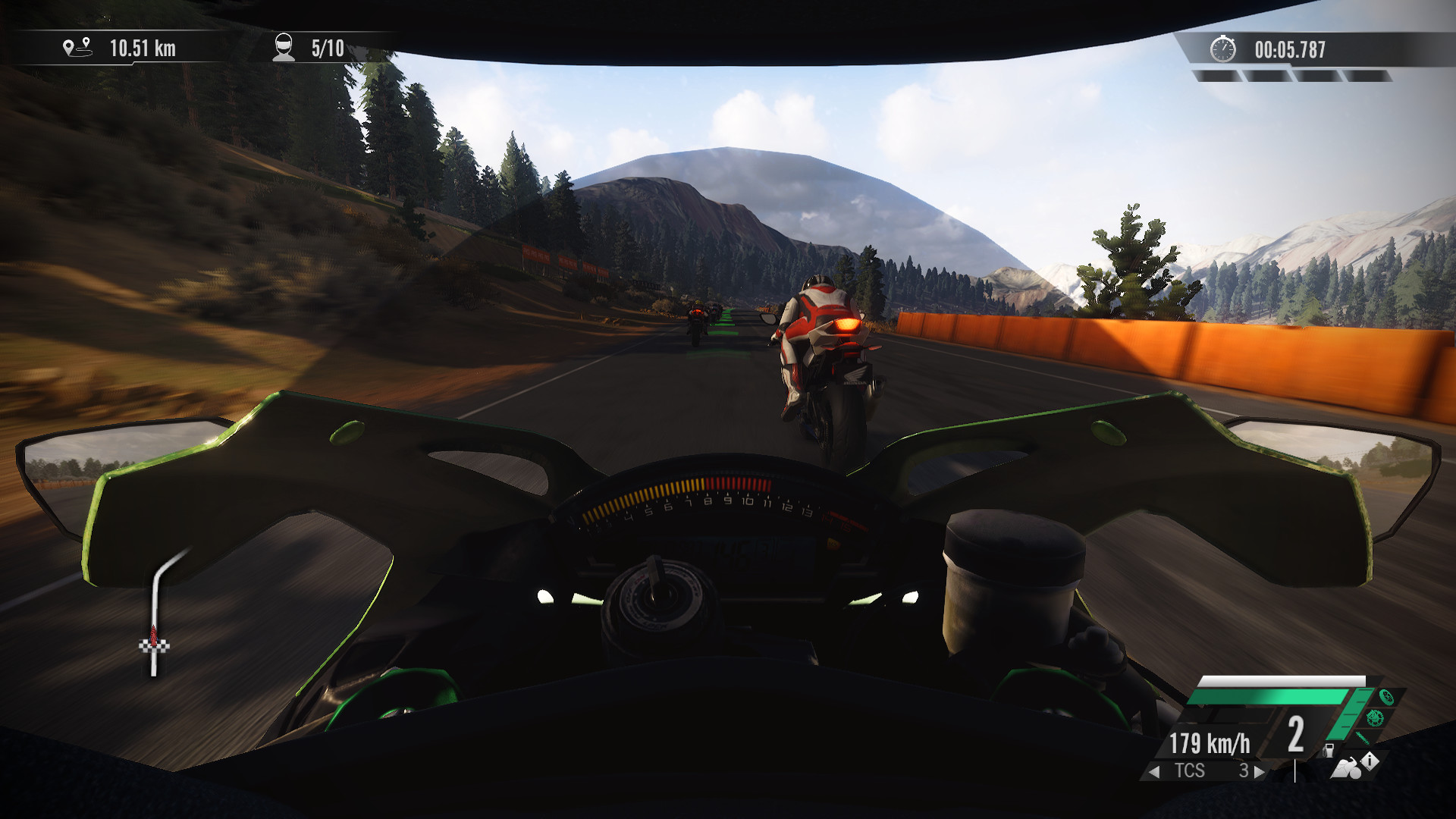
Task: Click the 10.51 km distance label
Action: 143,49
